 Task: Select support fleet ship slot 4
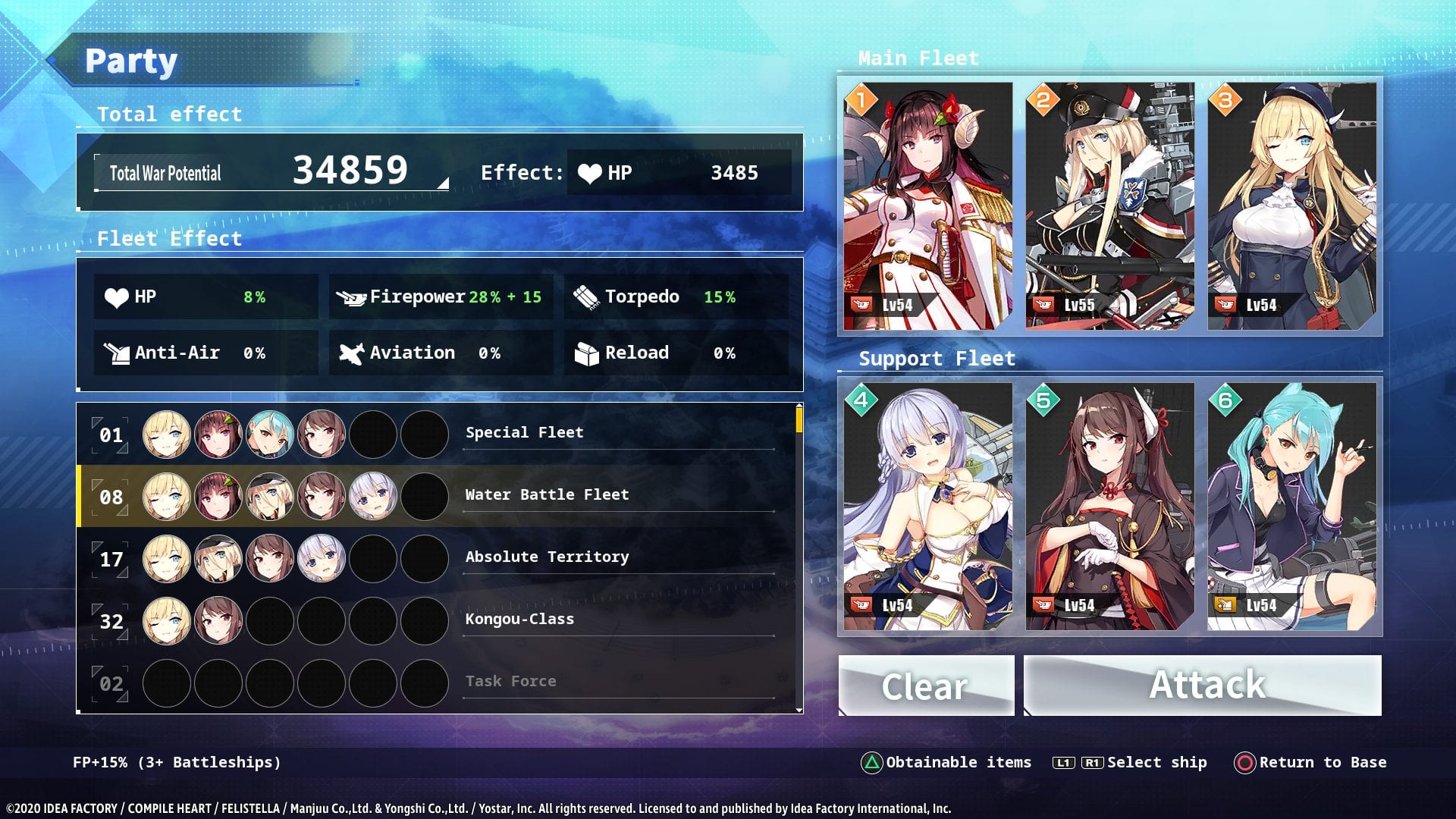[928, 506]
